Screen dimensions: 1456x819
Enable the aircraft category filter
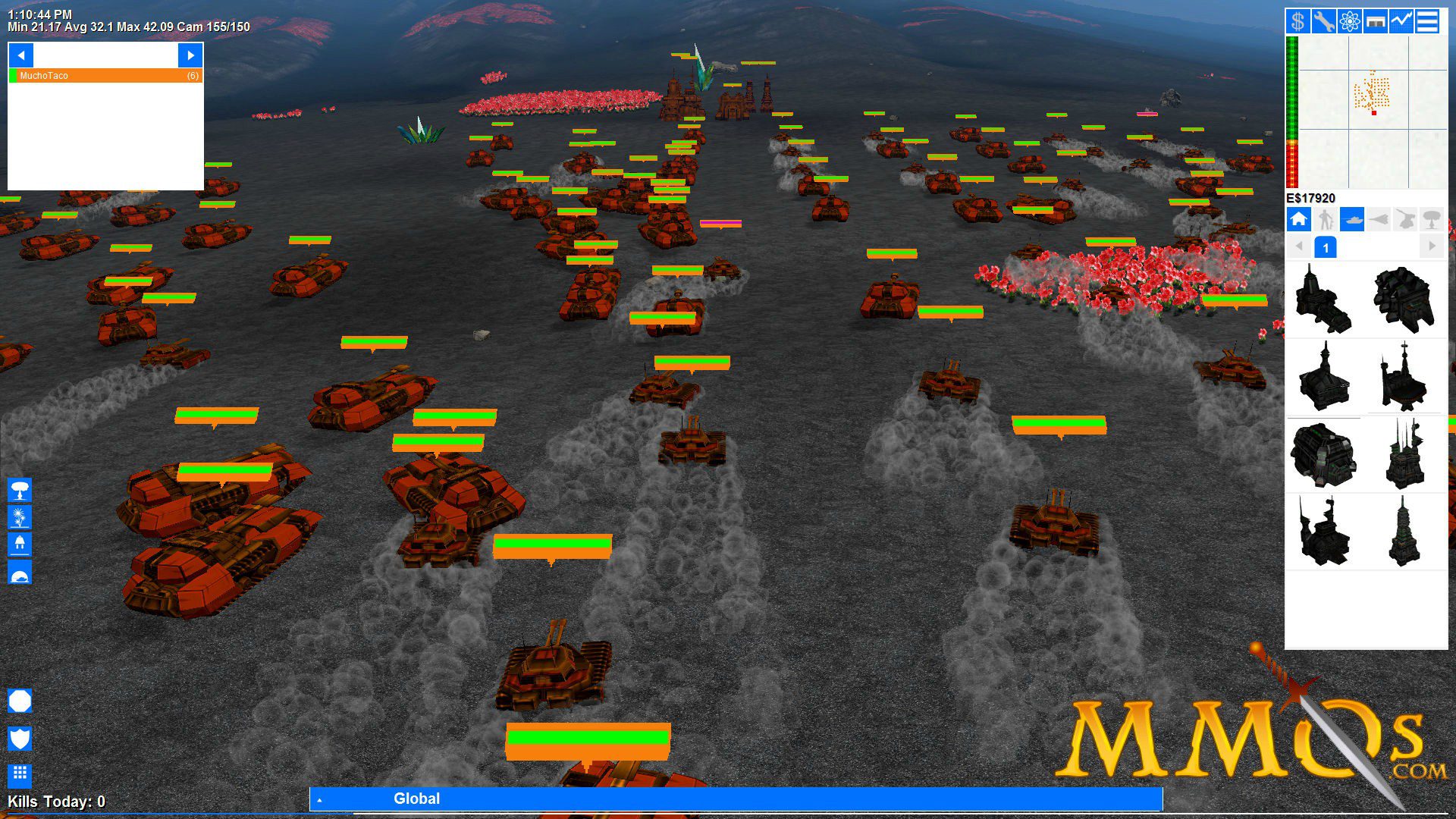click(x=1379, y=220)
